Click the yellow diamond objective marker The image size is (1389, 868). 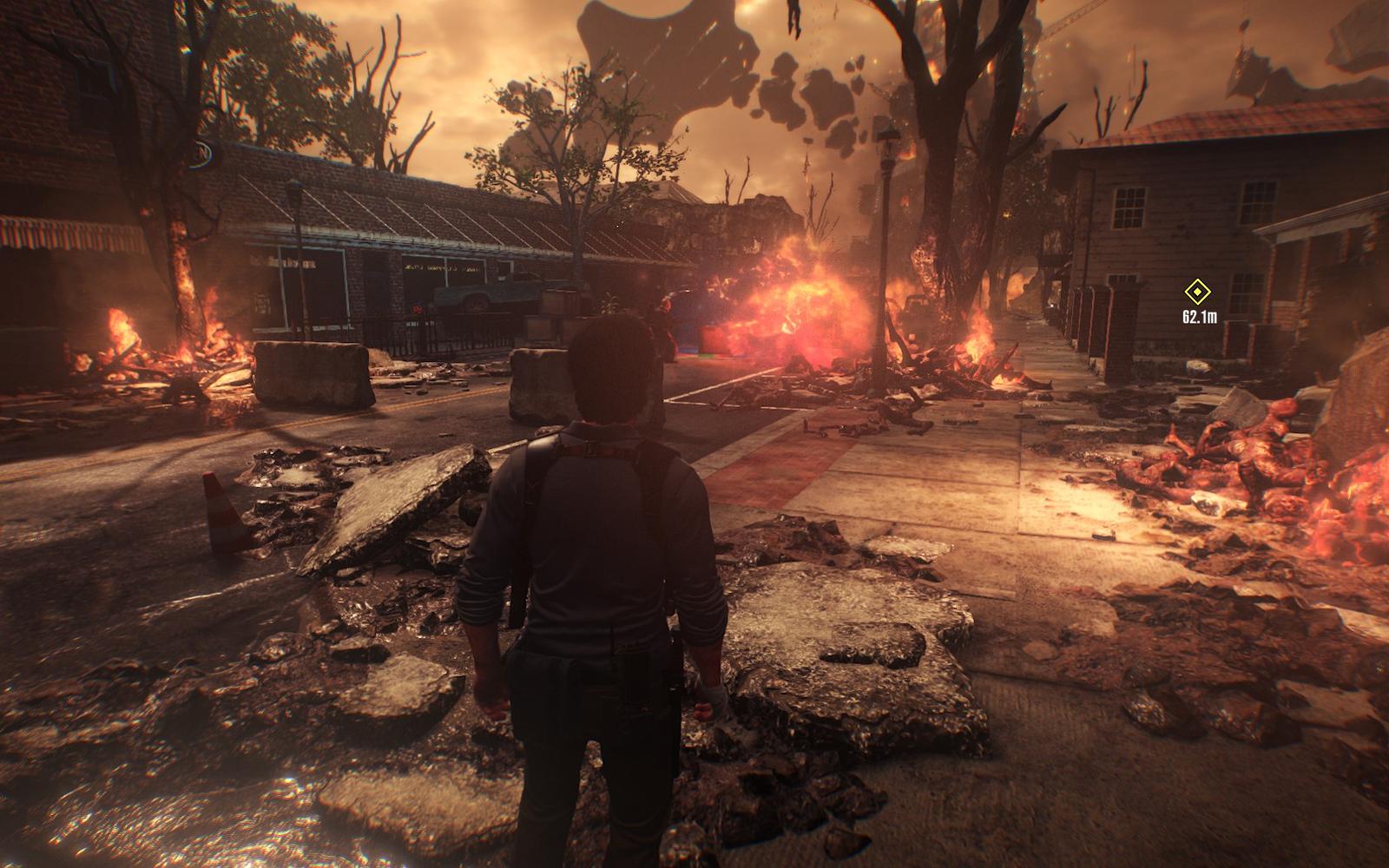coord(1198,293)
